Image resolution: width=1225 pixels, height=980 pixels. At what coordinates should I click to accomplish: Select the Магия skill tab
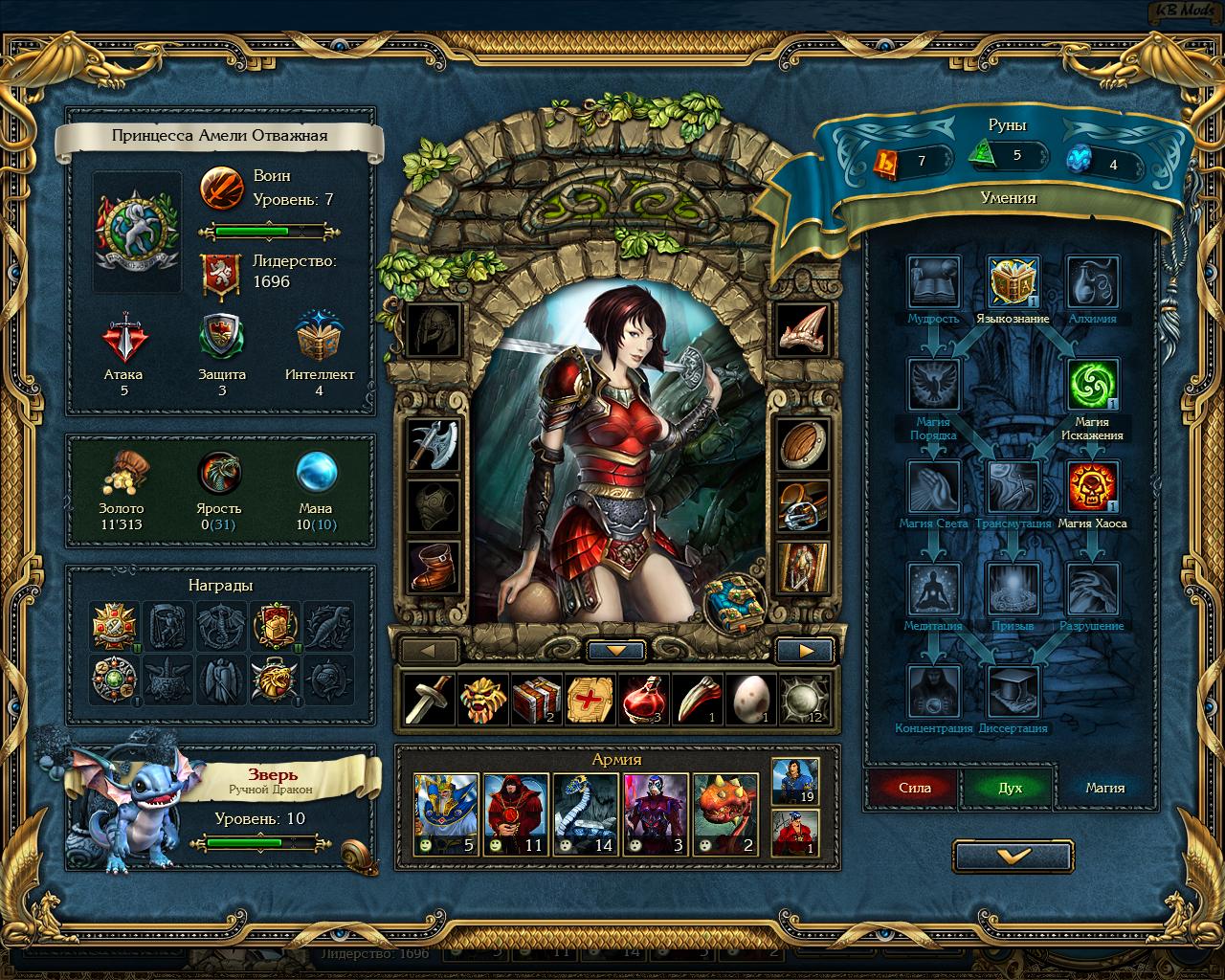pos(1104,788)
